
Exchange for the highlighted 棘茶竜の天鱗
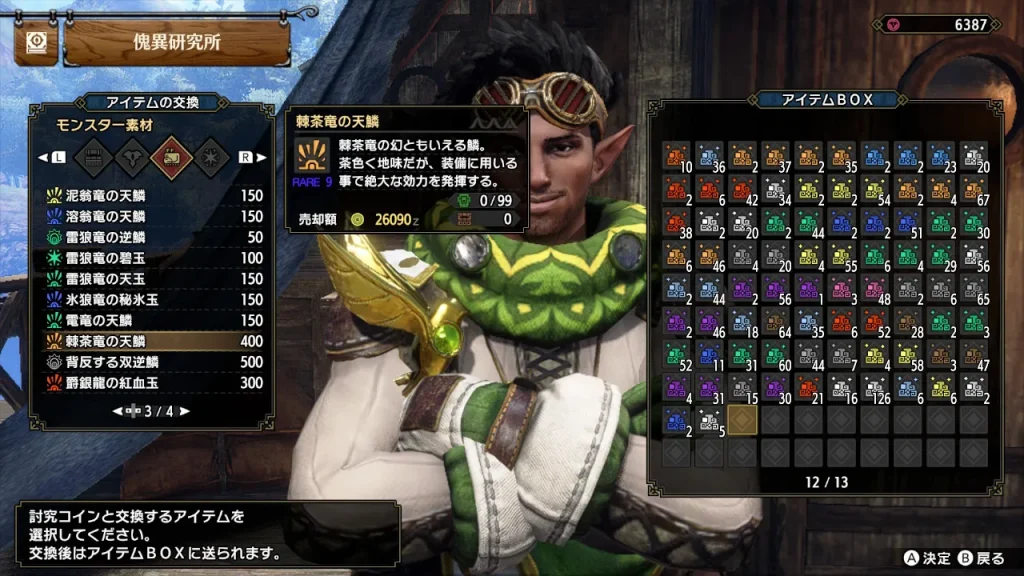(150, 341)
